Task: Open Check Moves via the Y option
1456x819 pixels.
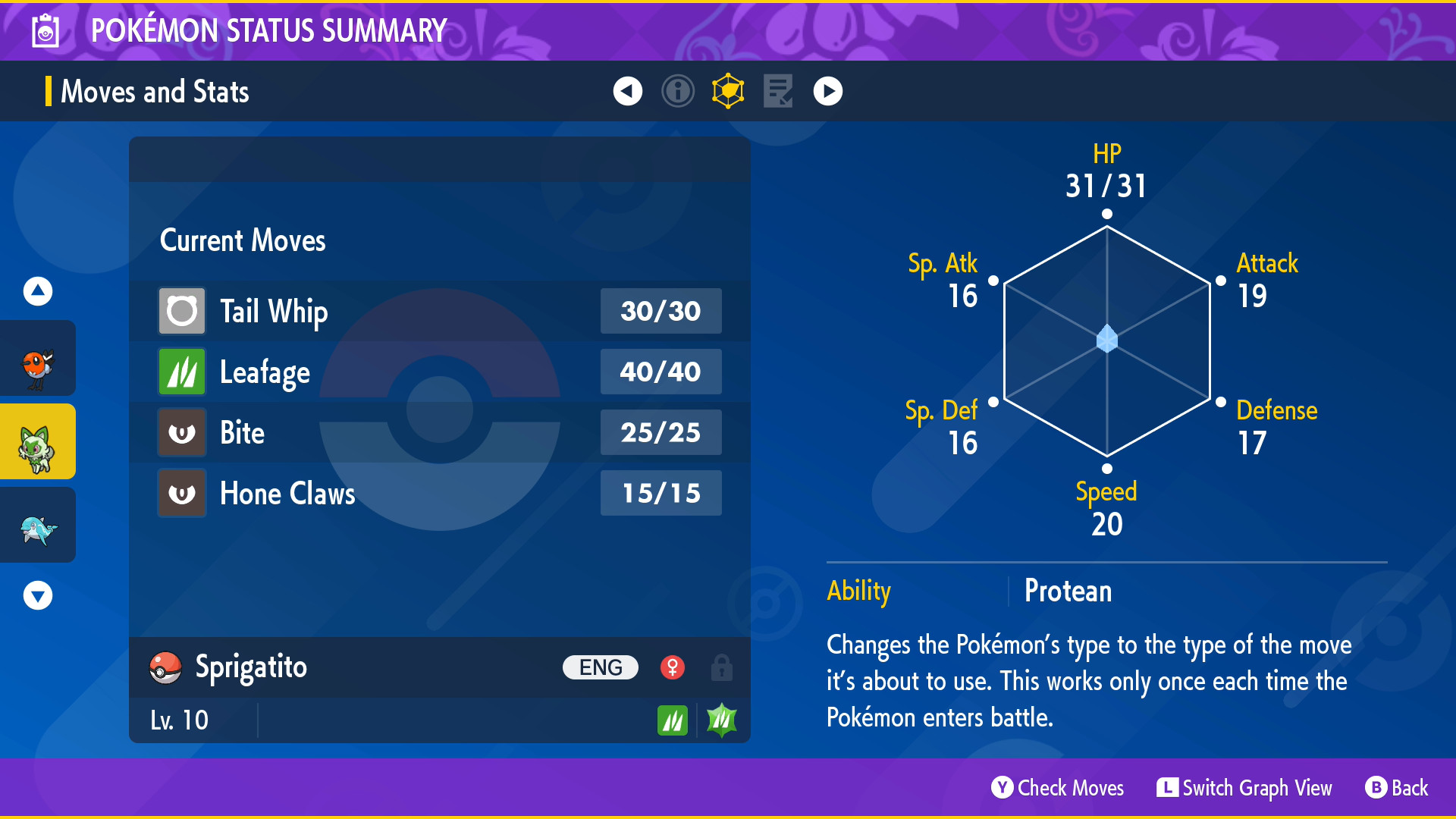Action: point(1058,788)
